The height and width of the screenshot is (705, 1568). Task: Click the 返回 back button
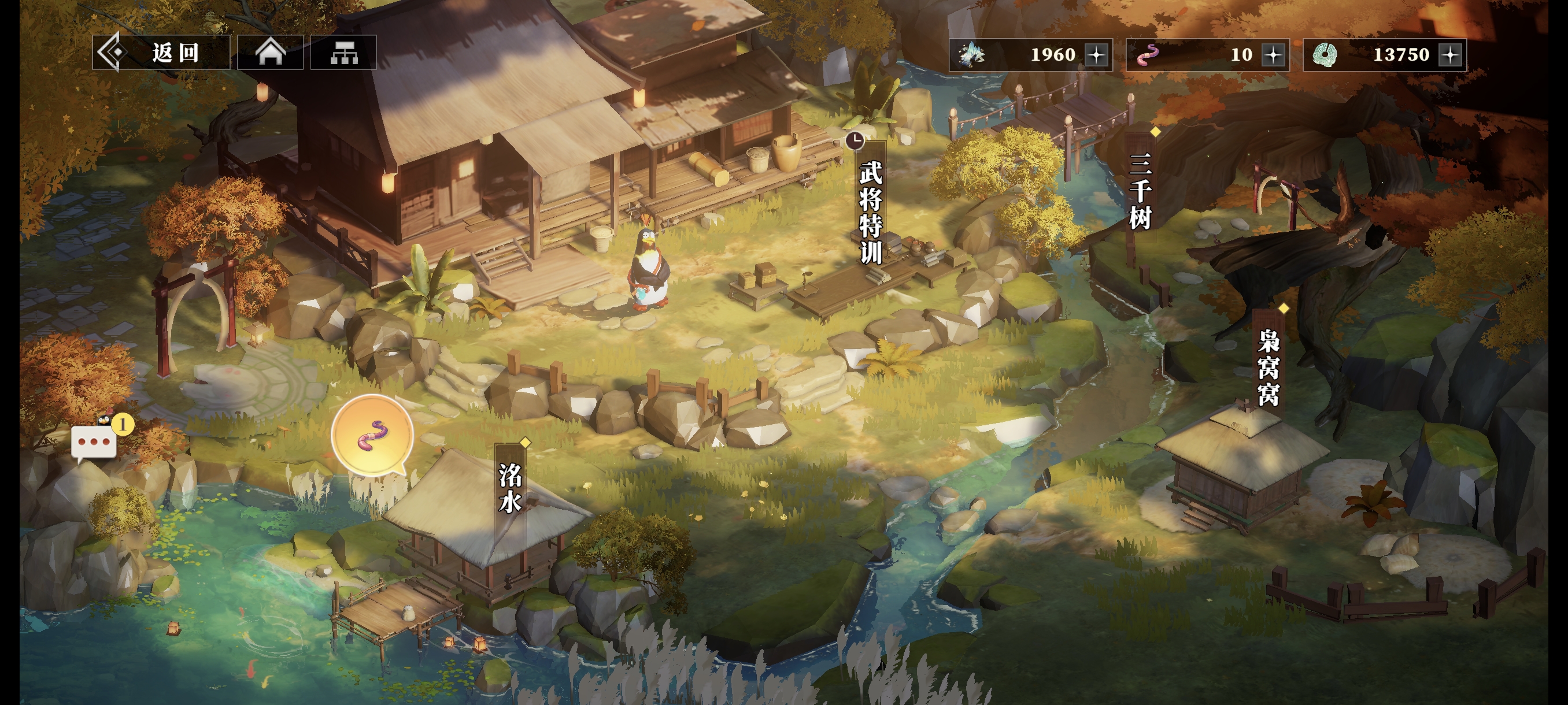(x=161, y=53)
